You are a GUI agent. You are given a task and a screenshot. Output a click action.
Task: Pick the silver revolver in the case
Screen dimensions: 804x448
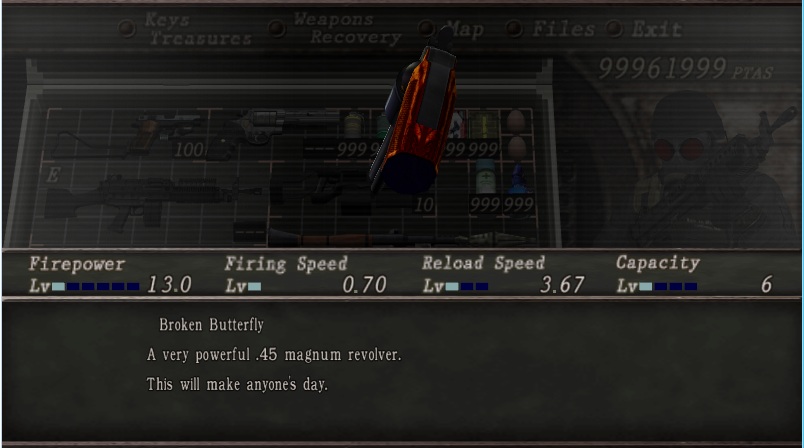click(x=272, y=124)
